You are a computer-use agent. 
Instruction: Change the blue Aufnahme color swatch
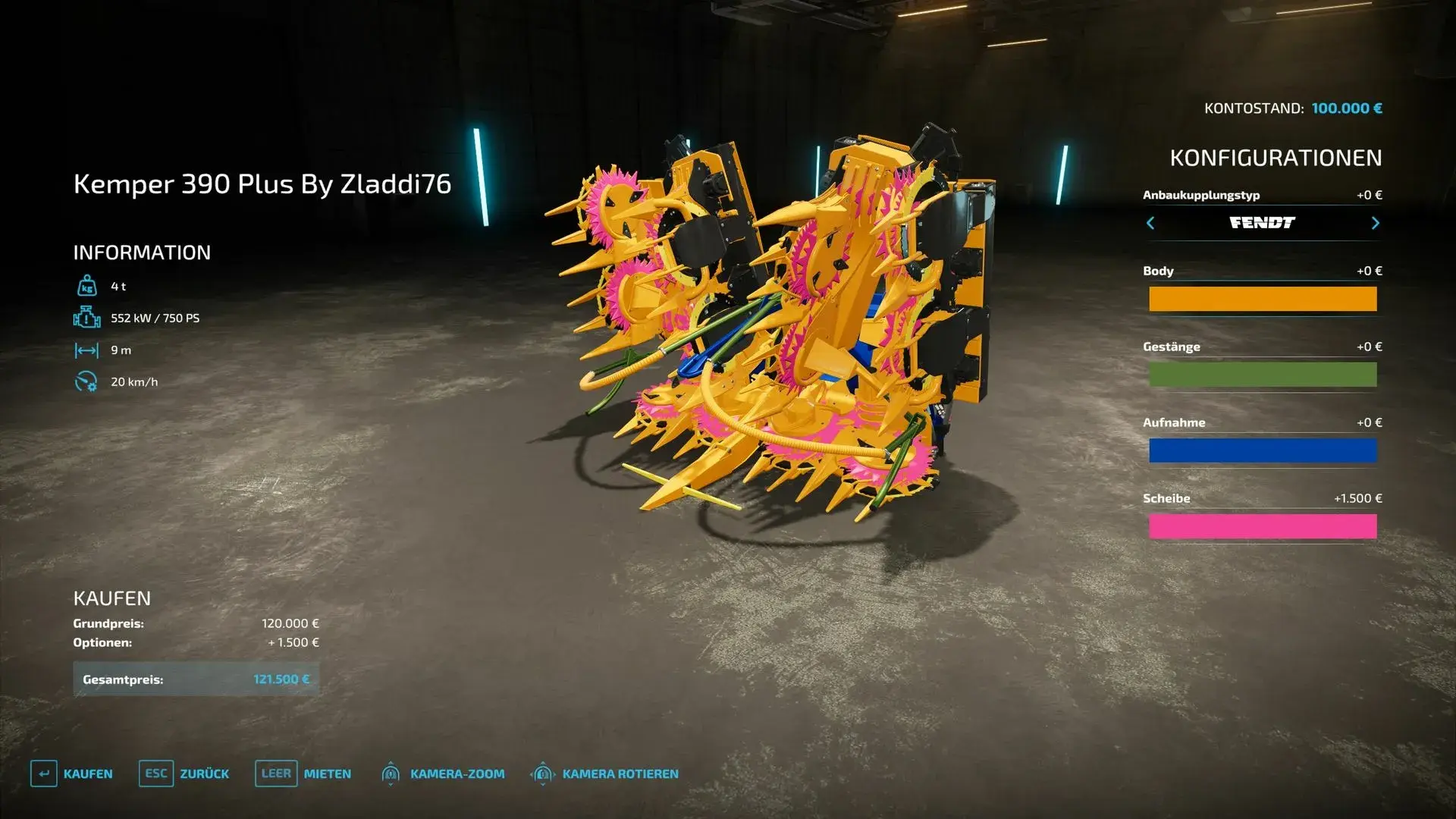[1263, 450]
